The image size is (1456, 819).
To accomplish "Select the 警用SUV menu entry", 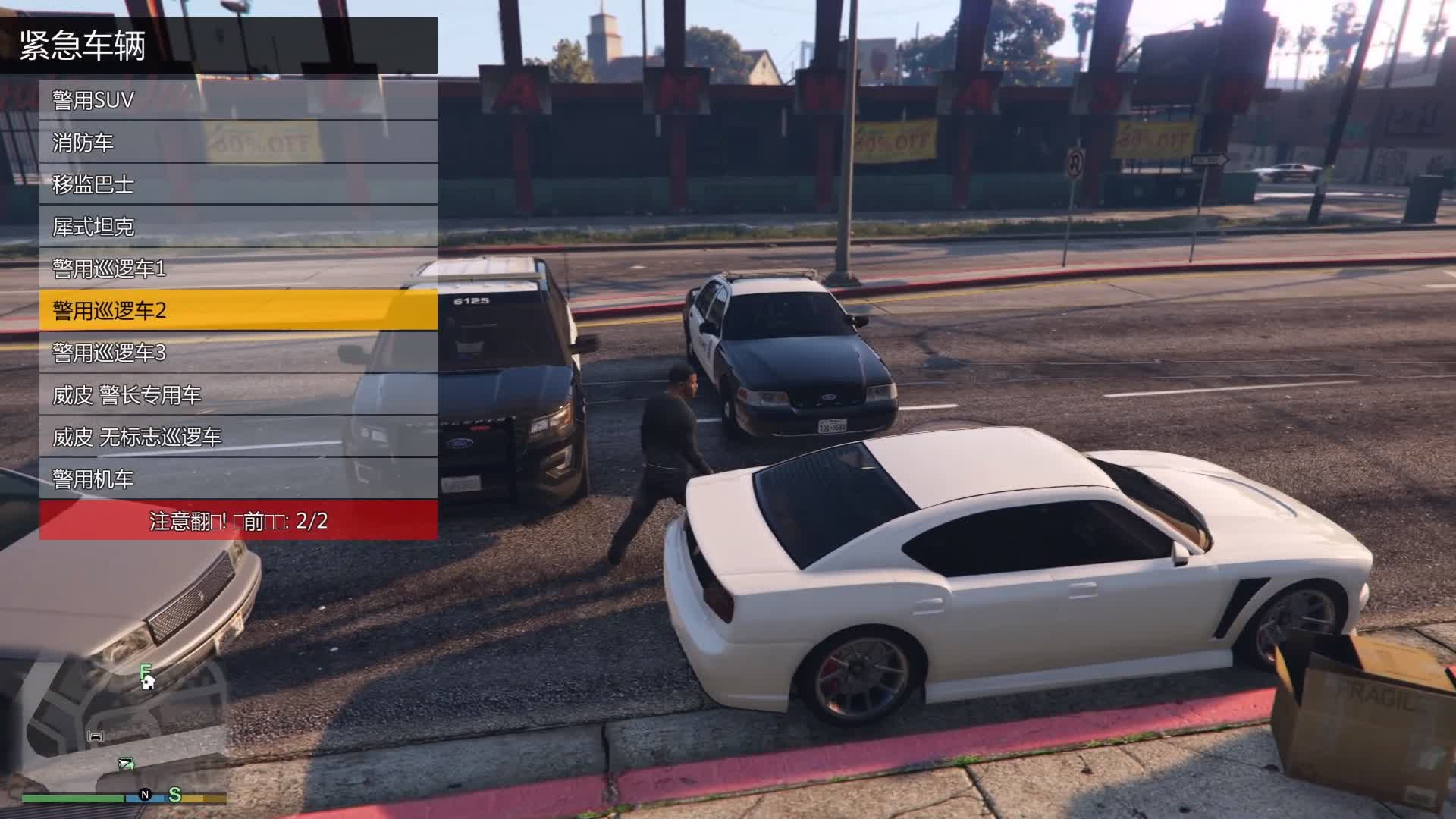I will click(x=238, y=100).
